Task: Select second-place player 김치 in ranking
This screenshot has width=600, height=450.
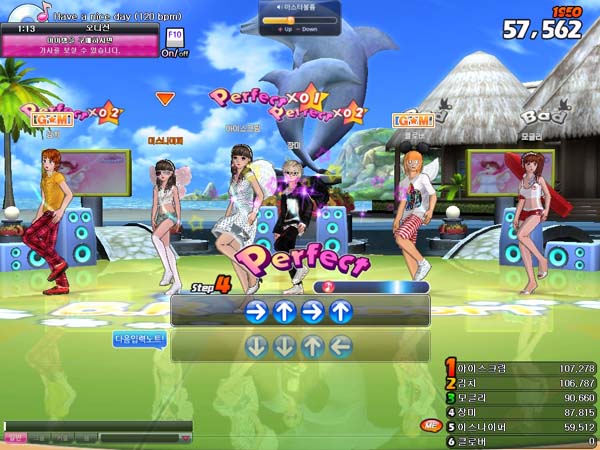Action: click(520, 382)
